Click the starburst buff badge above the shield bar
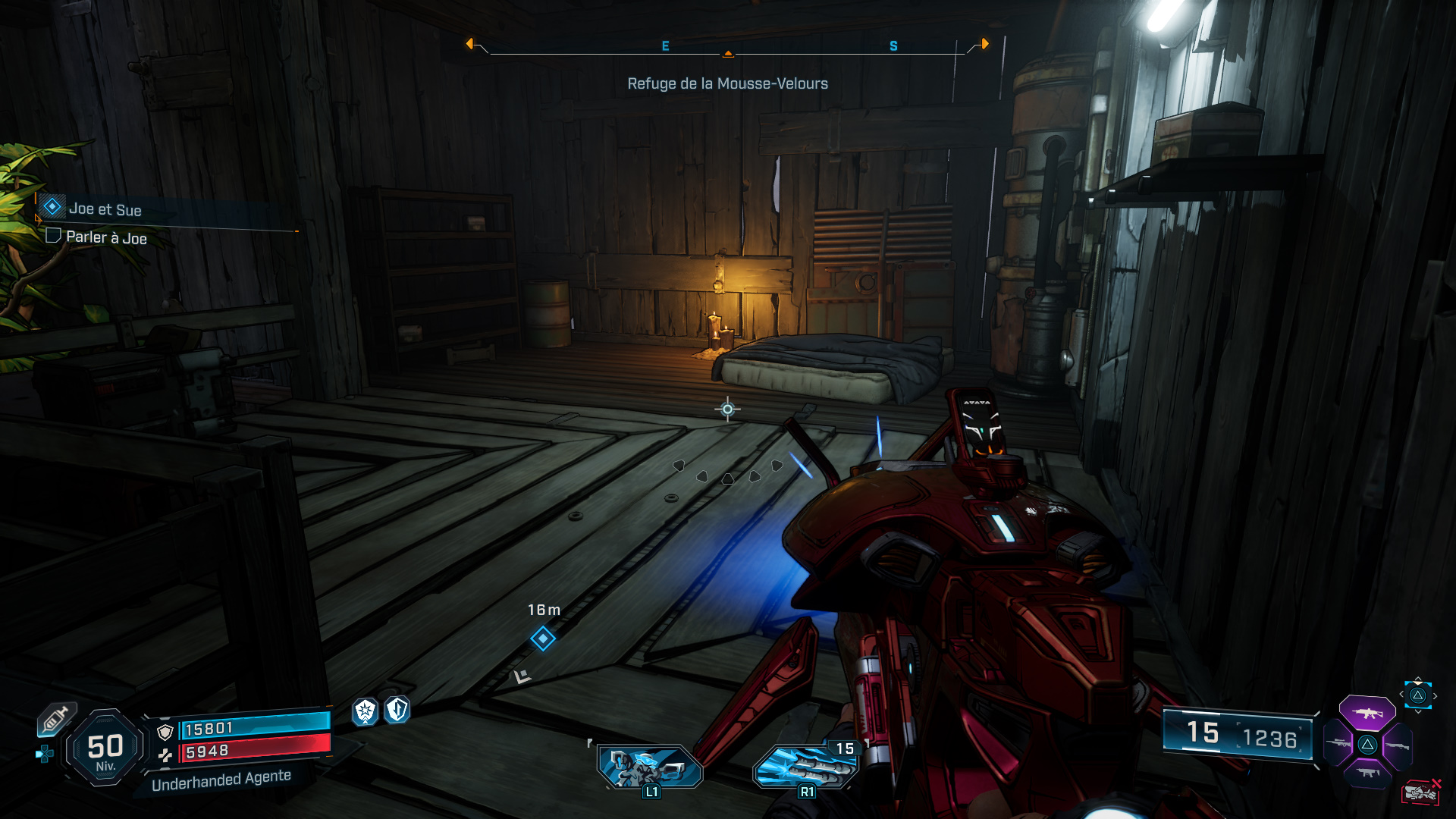1456x819 pixels. click(x=364, y=712)
